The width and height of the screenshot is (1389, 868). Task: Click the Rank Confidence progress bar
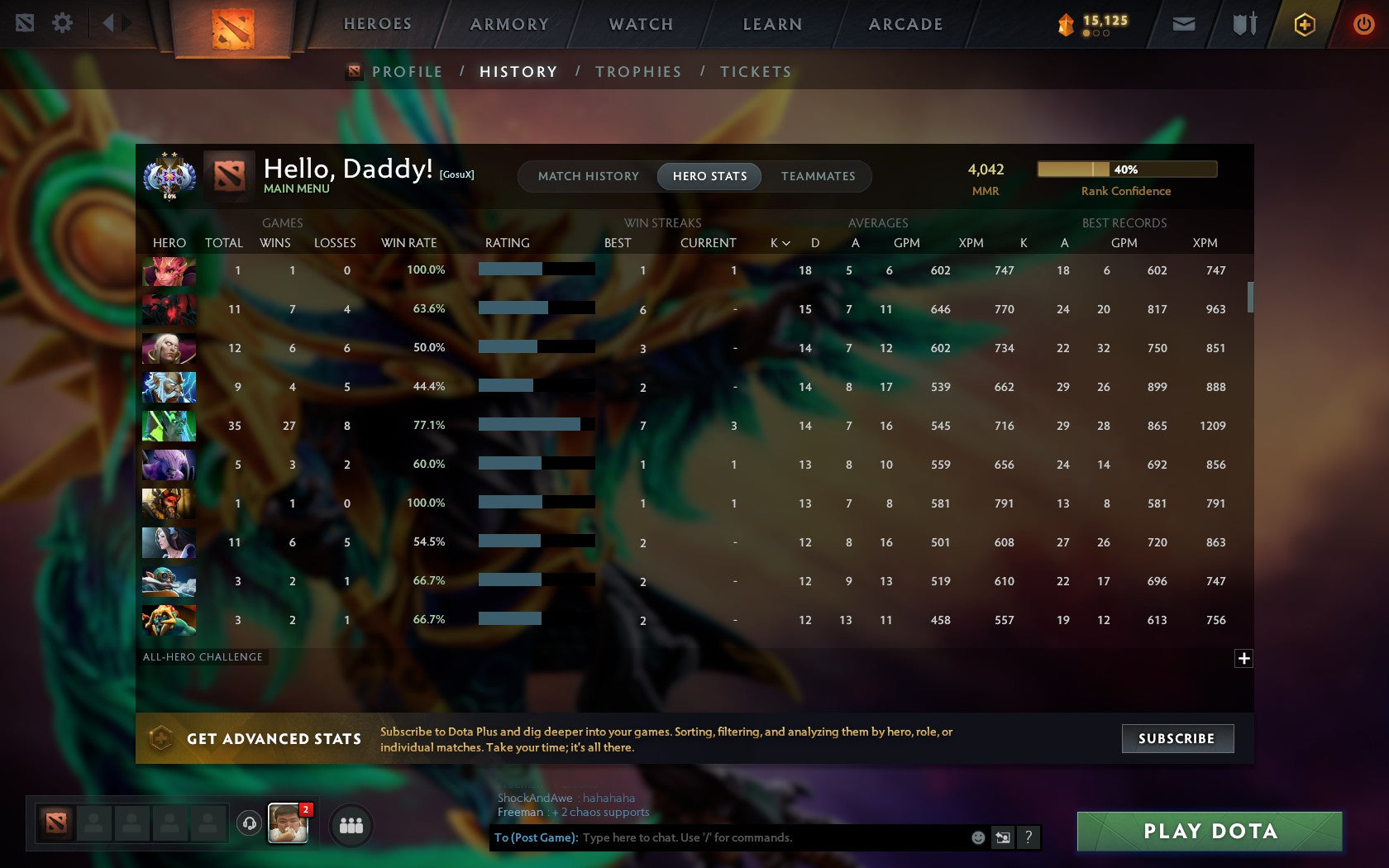click(1126, 169)
